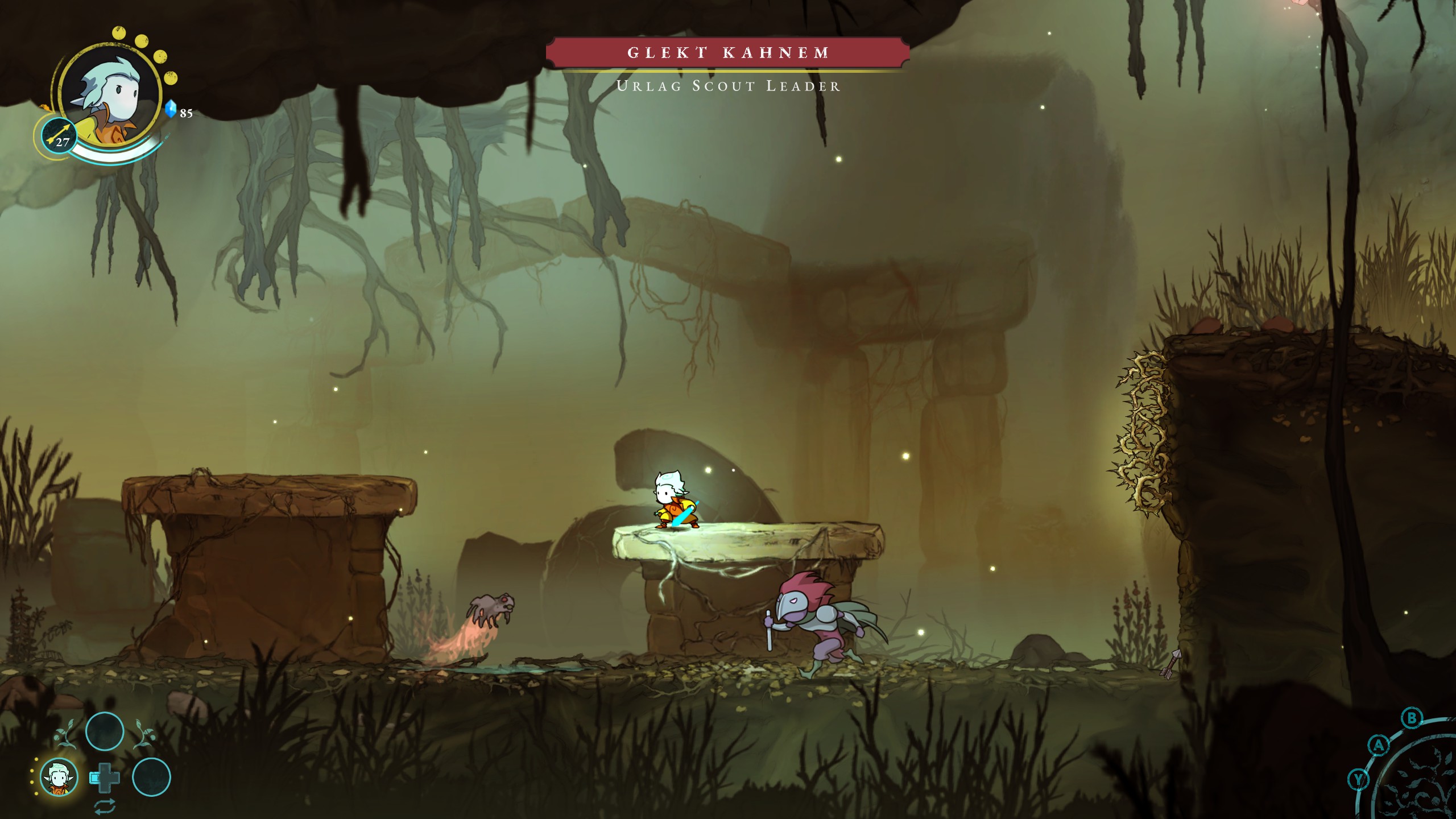Click the swap arrows icon

click(x=105, y=806)
